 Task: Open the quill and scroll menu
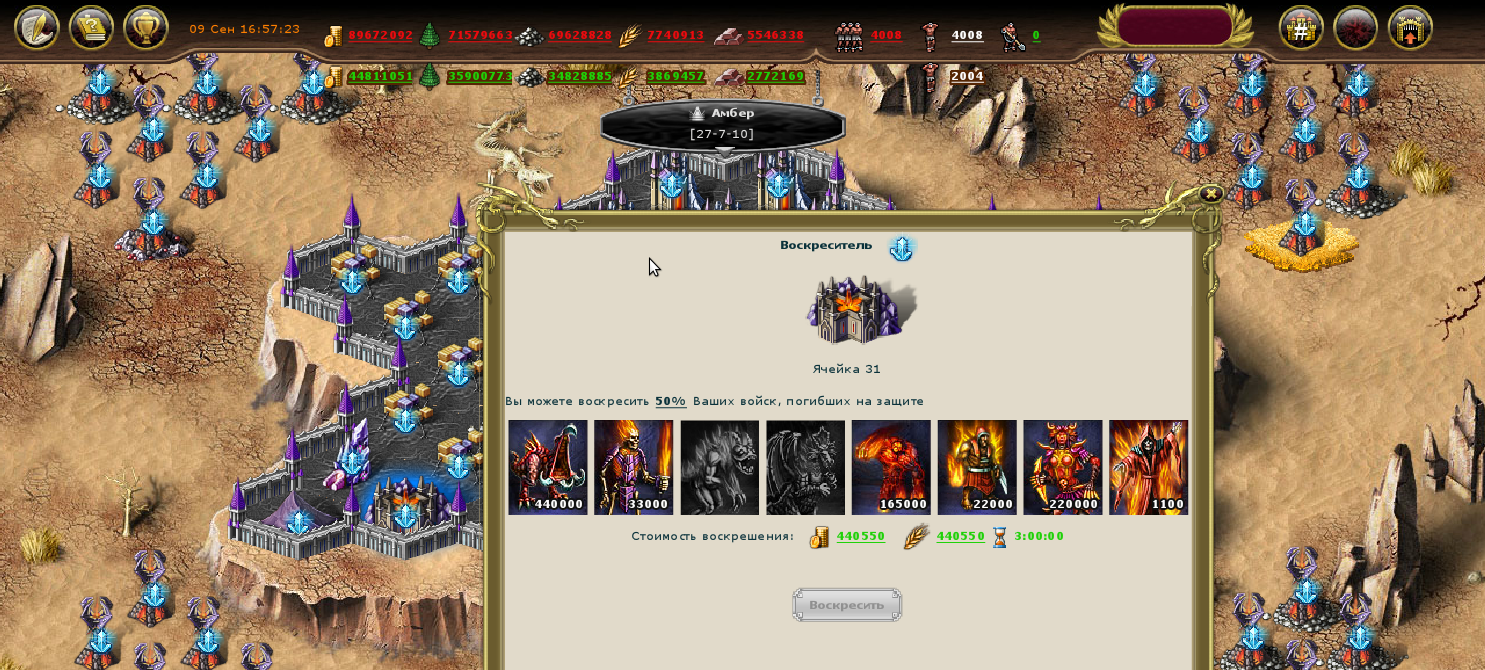[x=36, y=28]
